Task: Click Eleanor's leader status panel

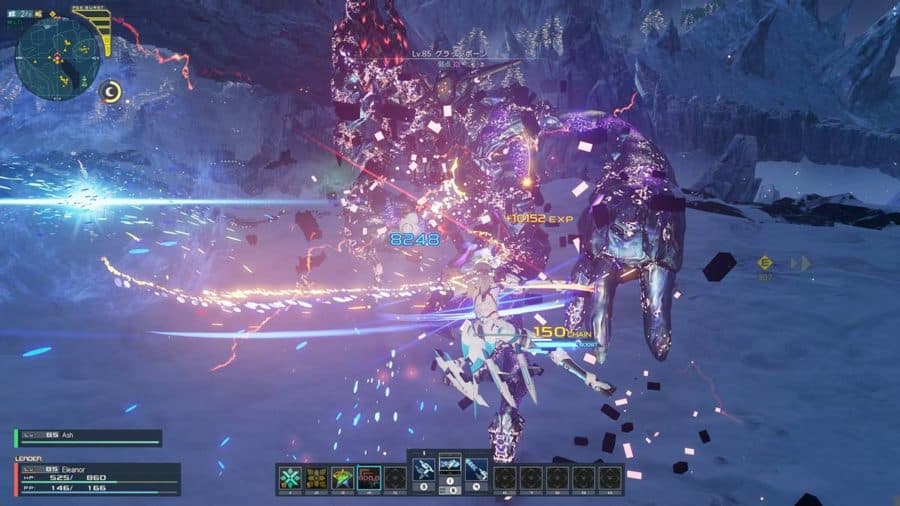Action: point(97,479)
